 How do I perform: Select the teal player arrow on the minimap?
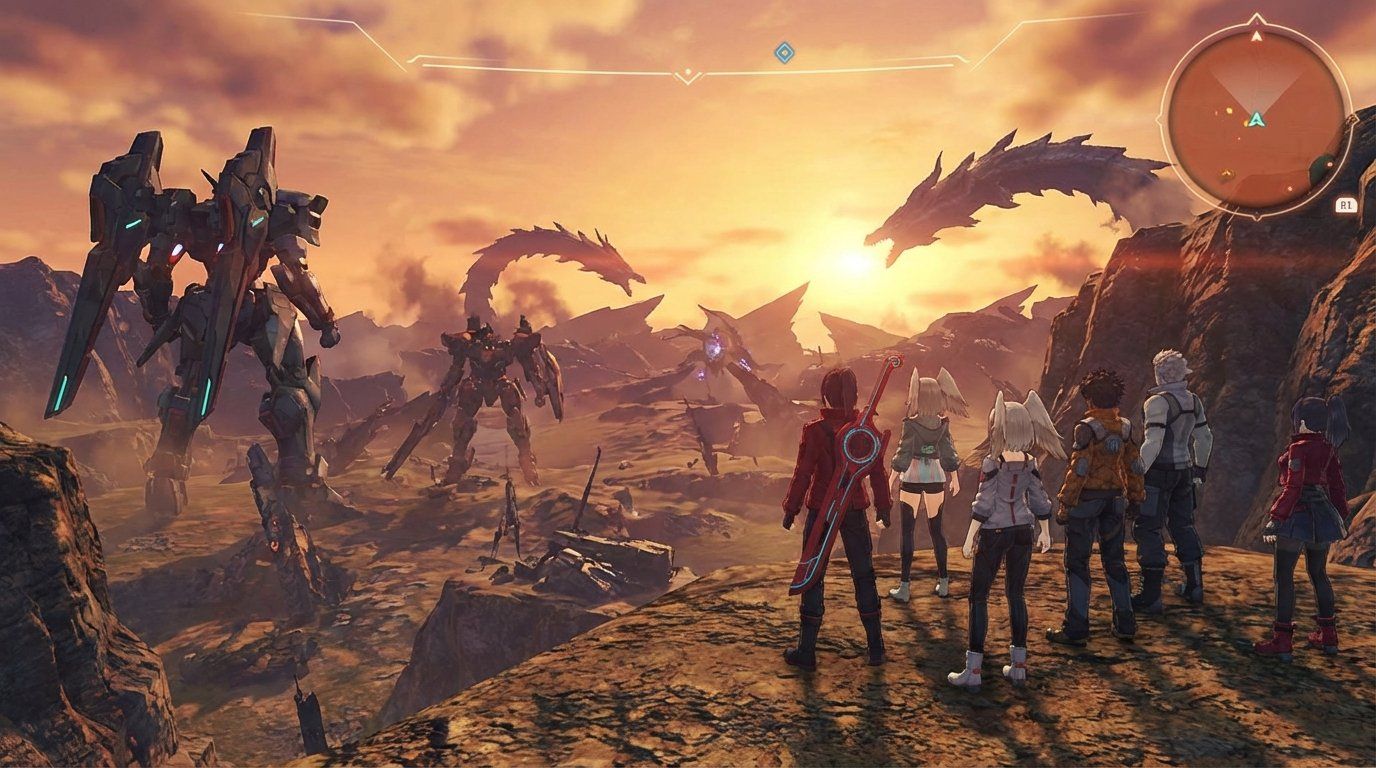point(1258,120)
